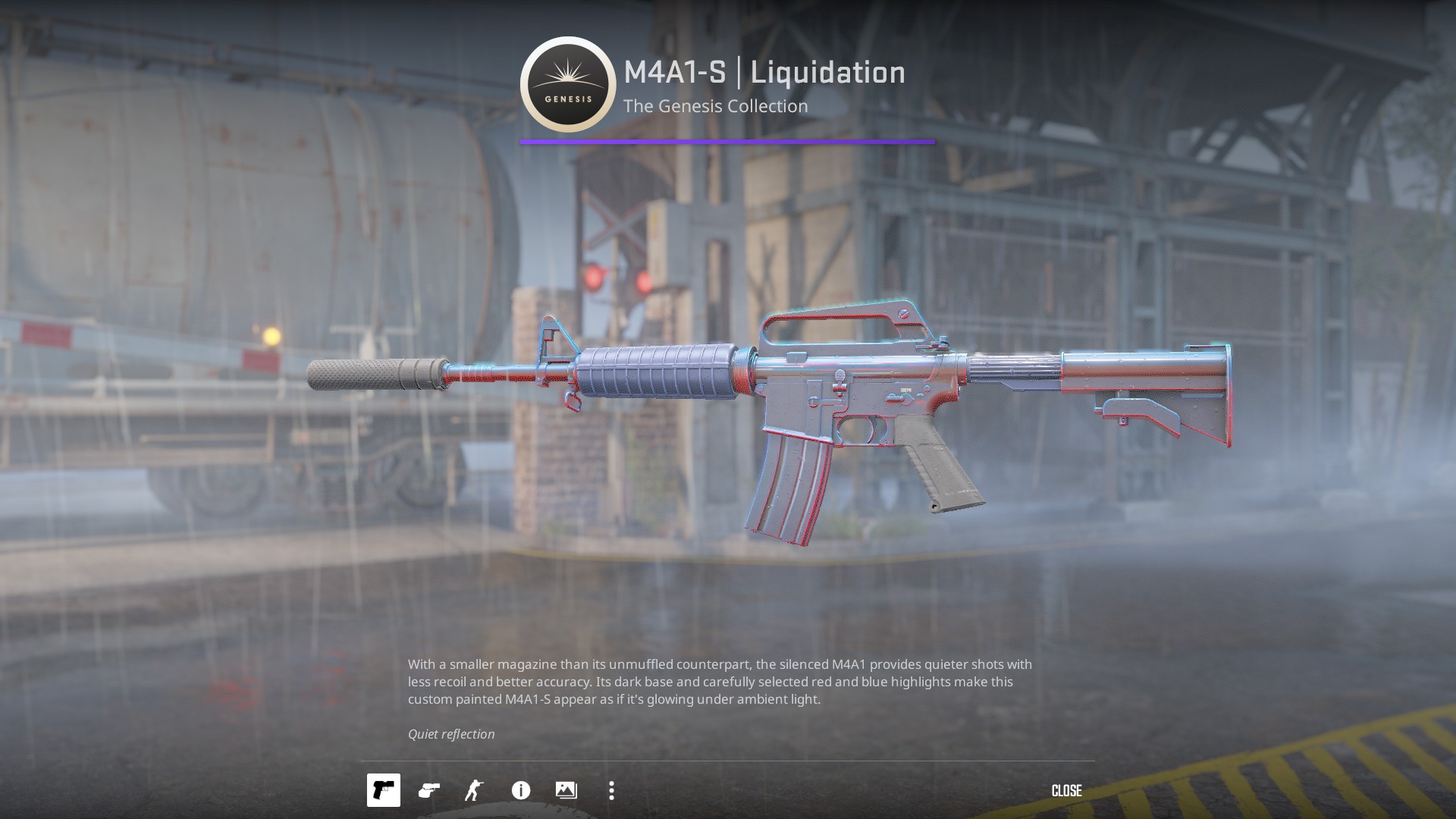Click the screenshot image gallery icon
This screenshot has height=819, width=1456.
[566, 790]
